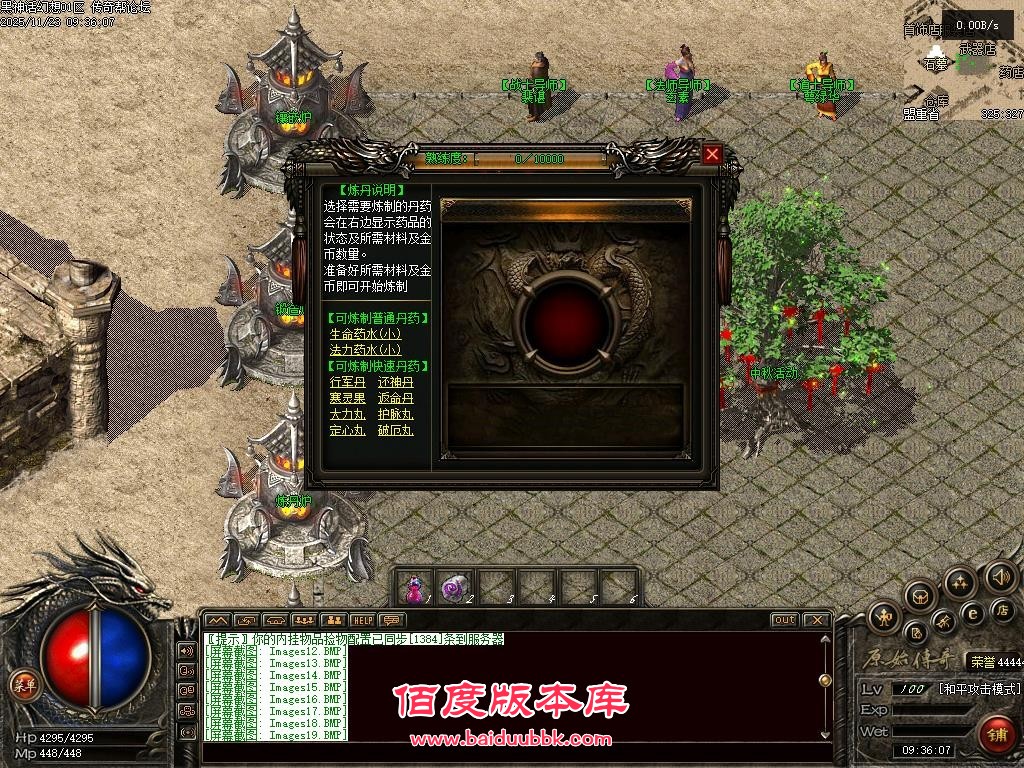Choose the 寒灵果 recipe
The height and width of the screenshot is (768, 1024).
349,398
